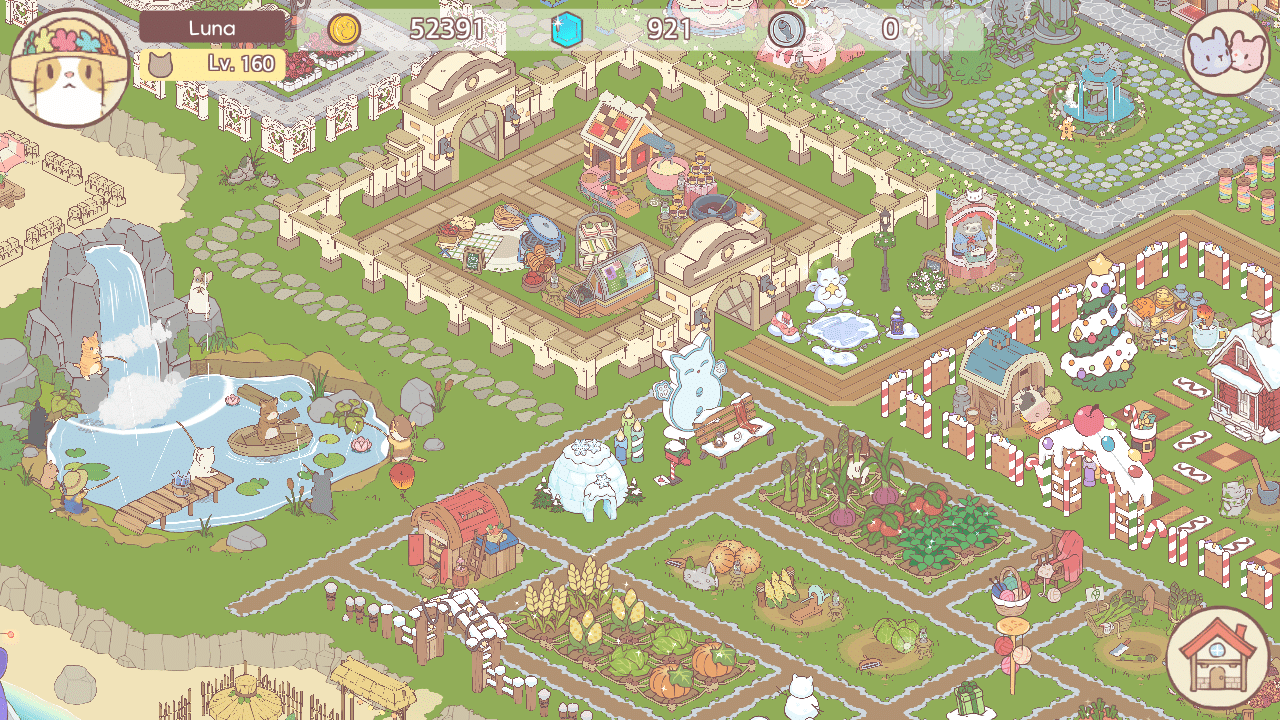Image resolution: width=1280 pixels, height=720 pixels.
Task: Open the cat avatar profile portrait
Action: (x=68, y=67)
